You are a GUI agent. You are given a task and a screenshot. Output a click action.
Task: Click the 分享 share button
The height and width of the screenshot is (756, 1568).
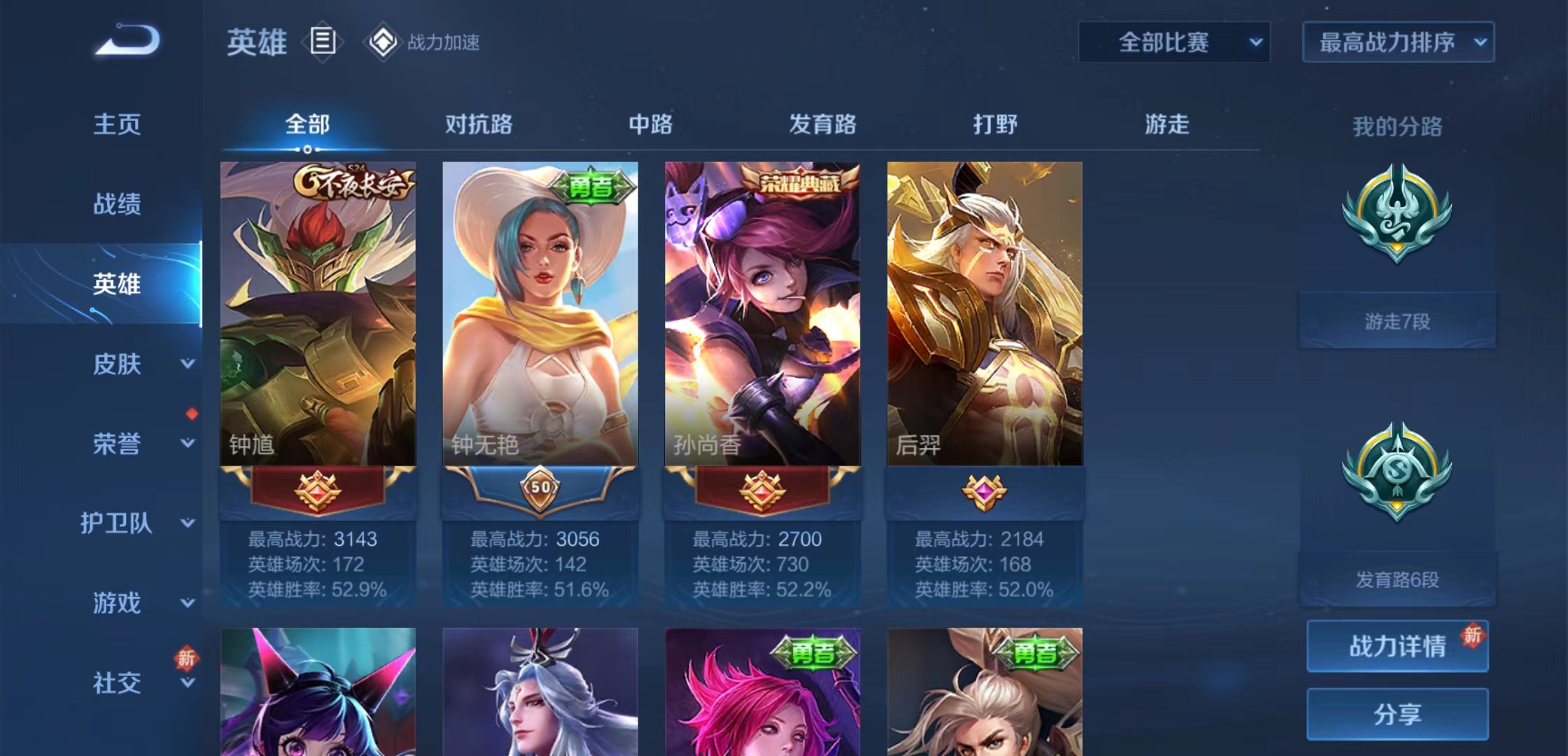tap(1397, 713)
